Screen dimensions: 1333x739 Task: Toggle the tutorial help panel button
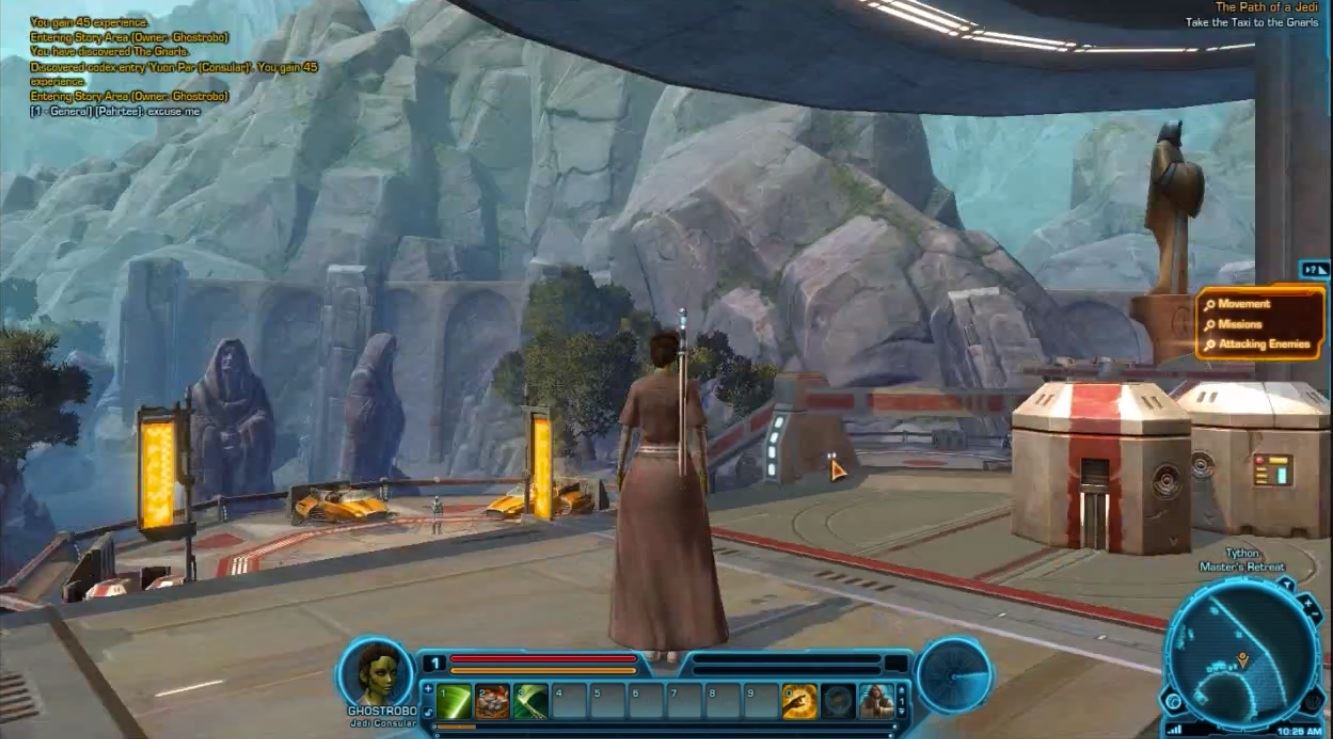1314,269
